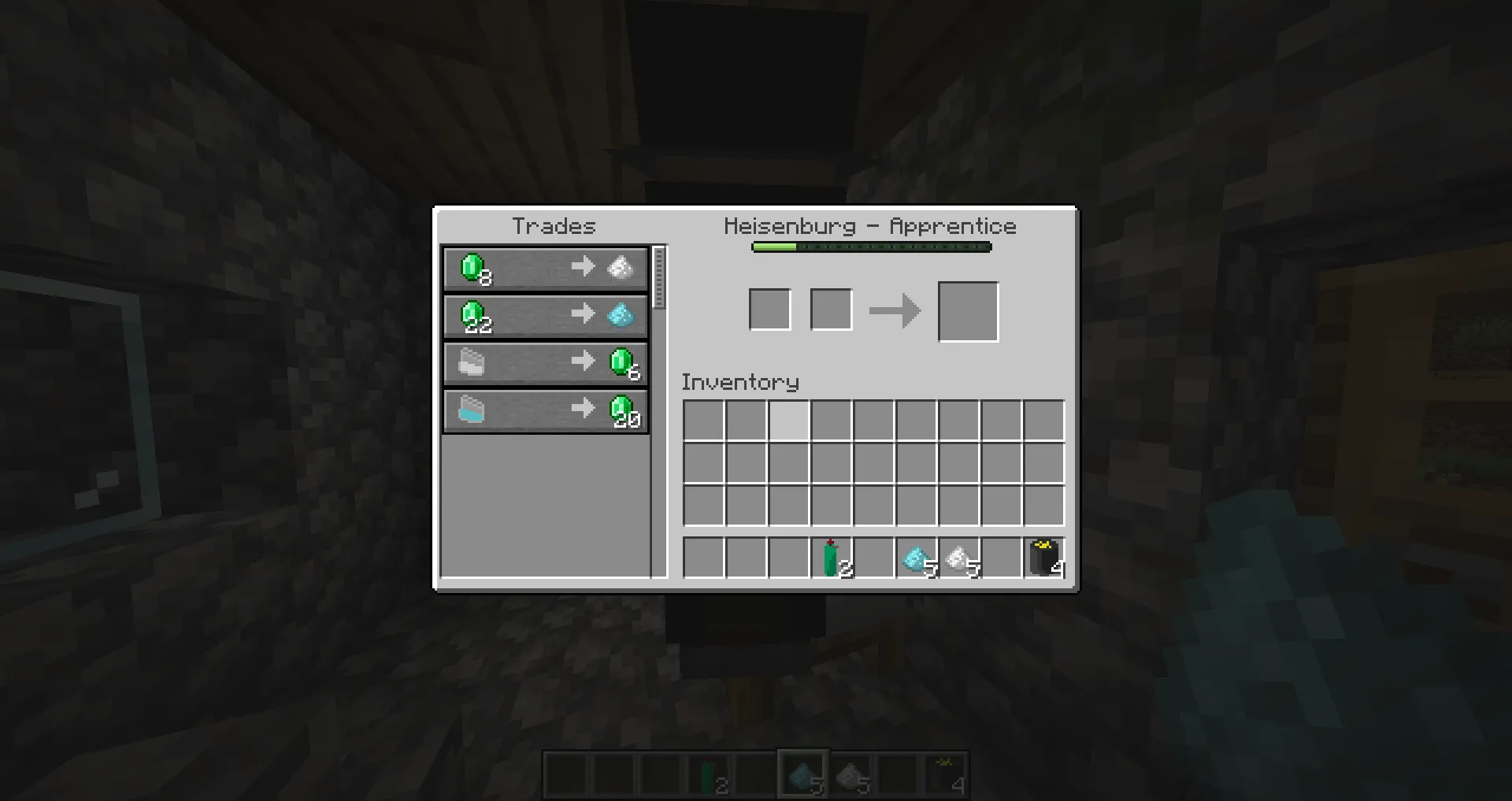Click the Heisenburg - Apprentice title

coord(871,226)
